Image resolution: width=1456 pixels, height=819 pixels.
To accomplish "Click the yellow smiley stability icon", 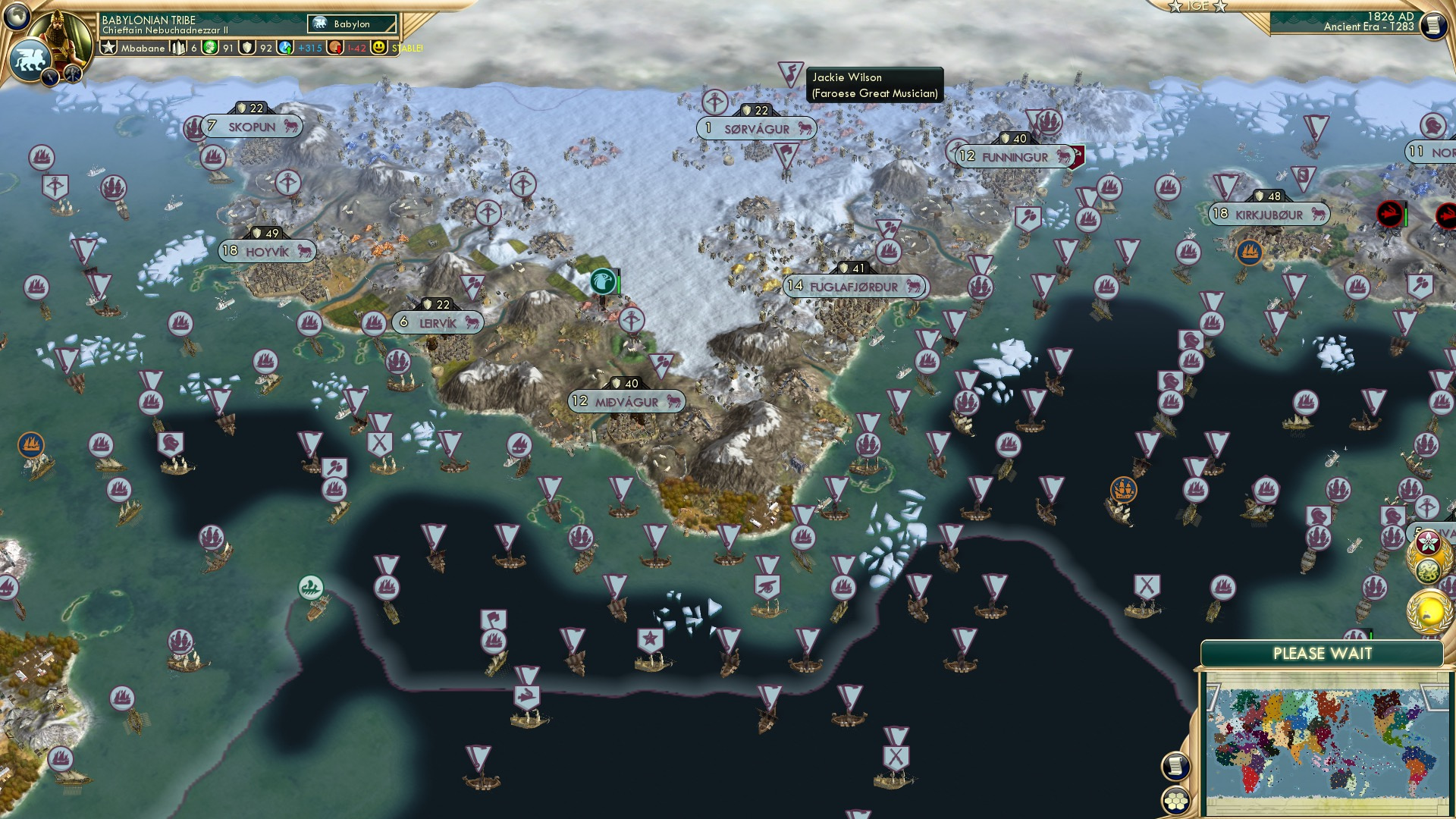I will tap(379, 48).
